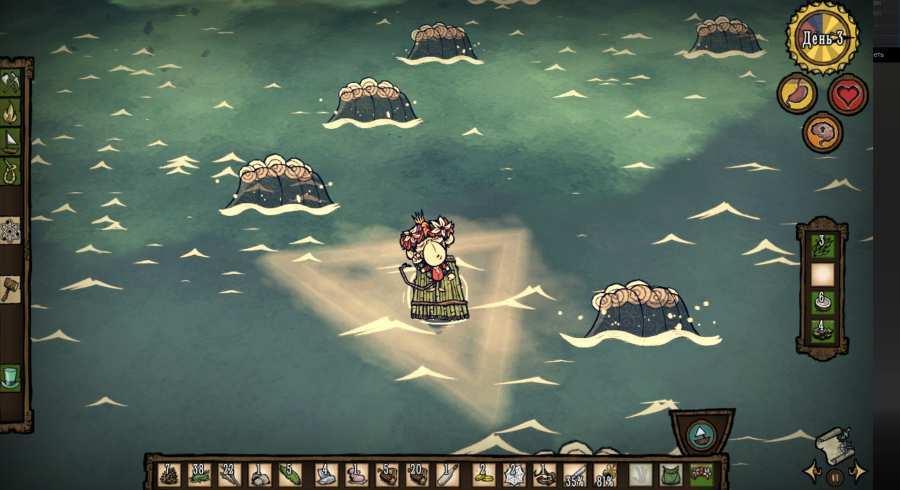This screenshot has height=490, width=900.
Task: Open the map scroll
Action: [833, 445]
